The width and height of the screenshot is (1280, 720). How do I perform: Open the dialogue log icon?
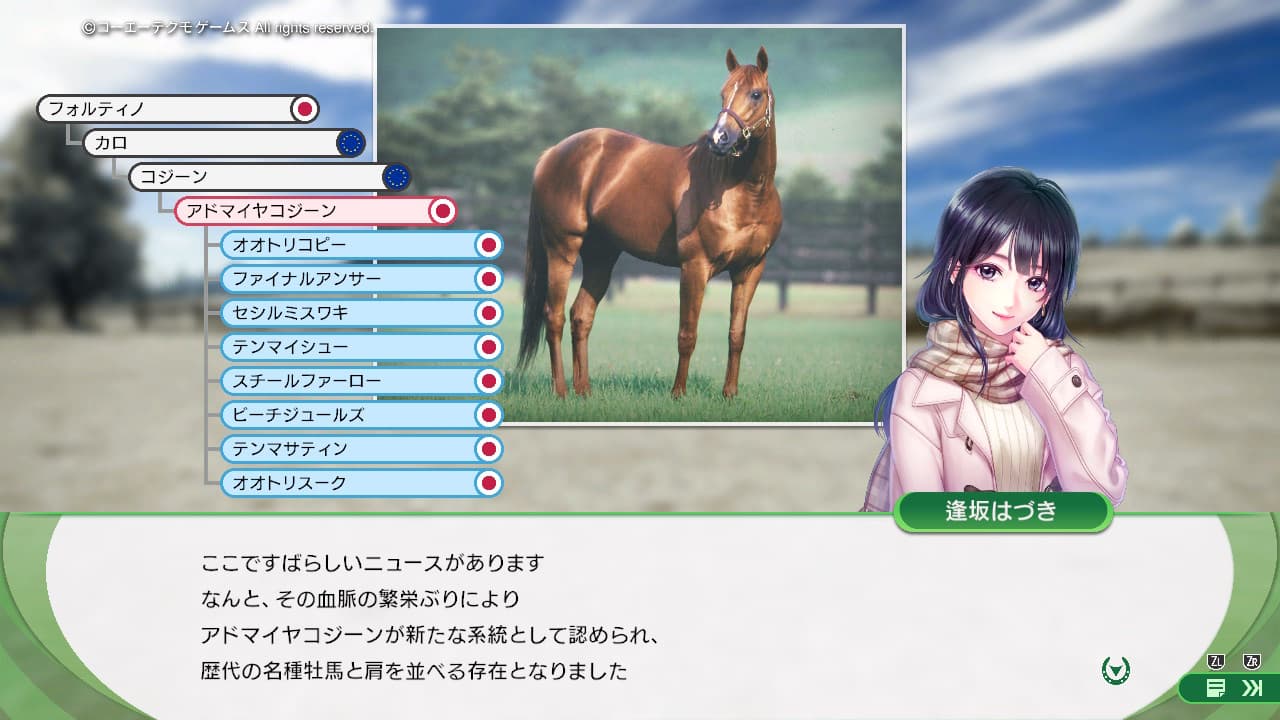[1216, 688]
